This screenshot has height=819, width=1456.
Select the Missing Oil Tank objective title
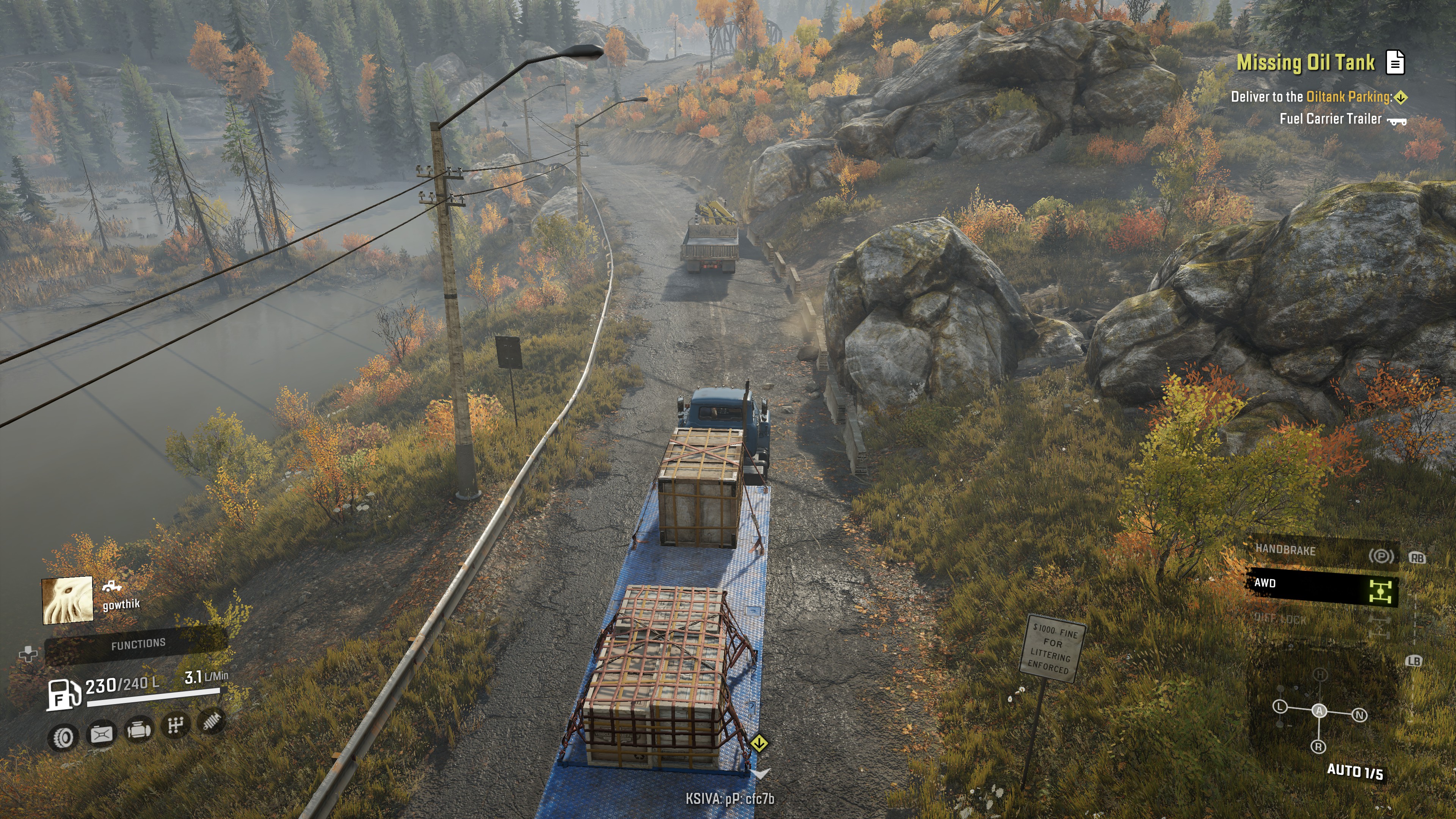click(1305, 62)
